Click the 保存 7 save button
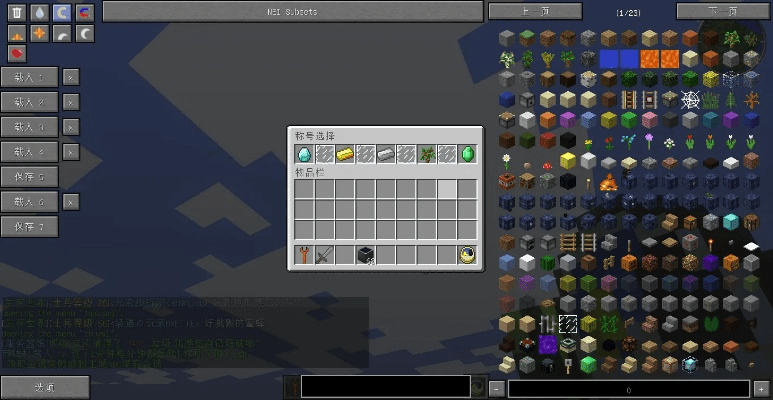This screenshot has height=400, width=773. [29, 227]
